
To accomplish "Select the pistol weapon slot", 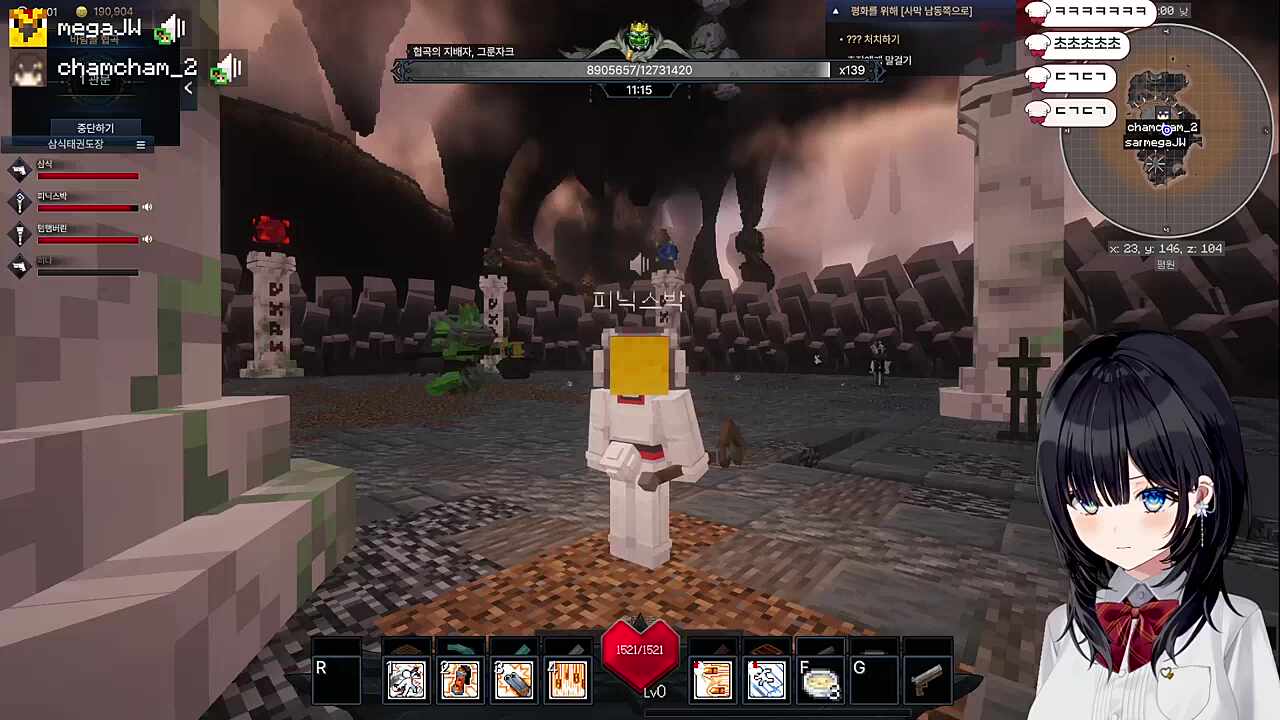I will coord(927,680).
